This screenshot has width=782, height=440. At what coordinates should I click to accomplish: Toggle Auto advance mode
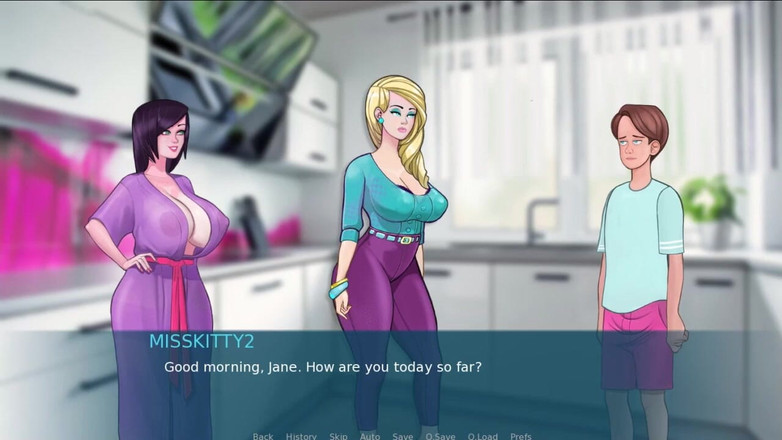(x=370, y=436)
